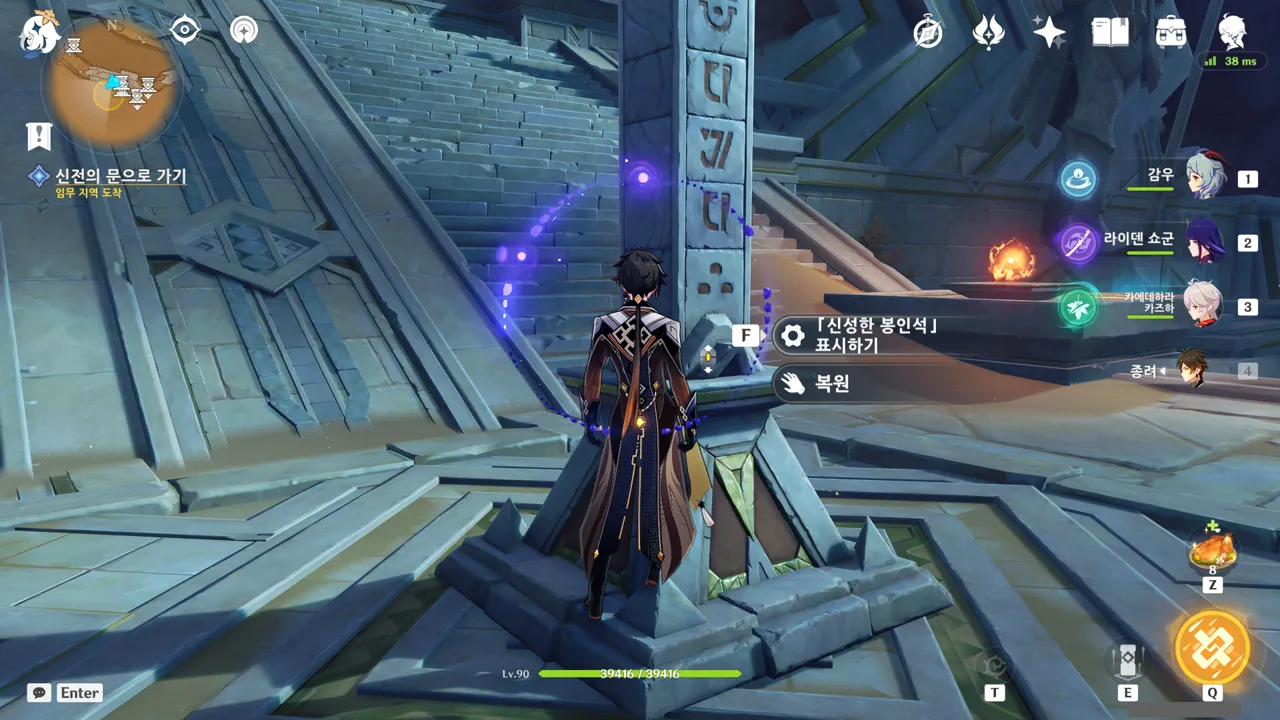Viewport: 1280px width, 720px height.
Task: Click the quest navigation eye icon
Action: coord(185,30)
